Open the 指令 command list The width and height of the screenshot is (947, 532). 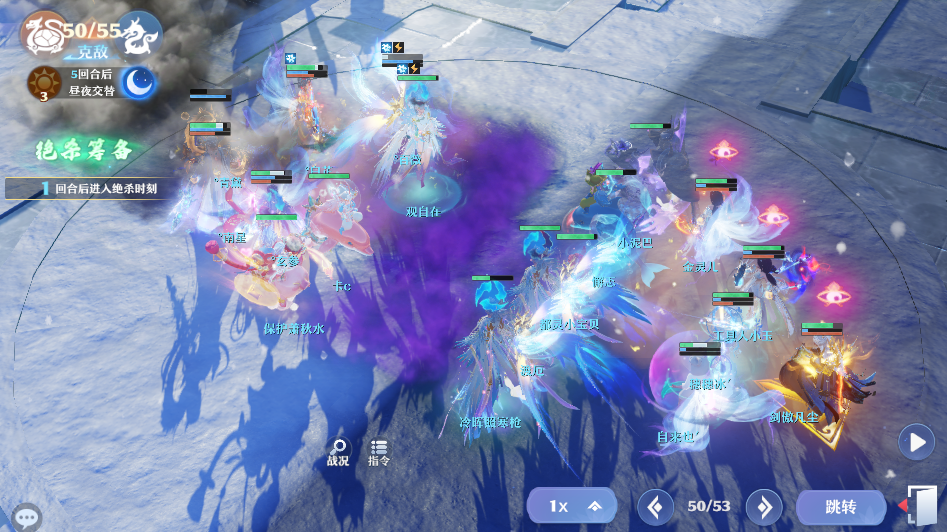[379, 451]
